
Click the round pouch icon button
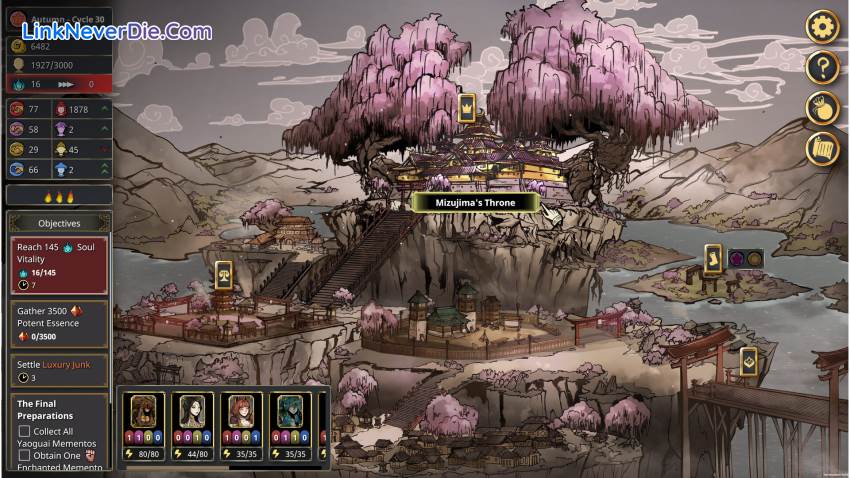822,108
